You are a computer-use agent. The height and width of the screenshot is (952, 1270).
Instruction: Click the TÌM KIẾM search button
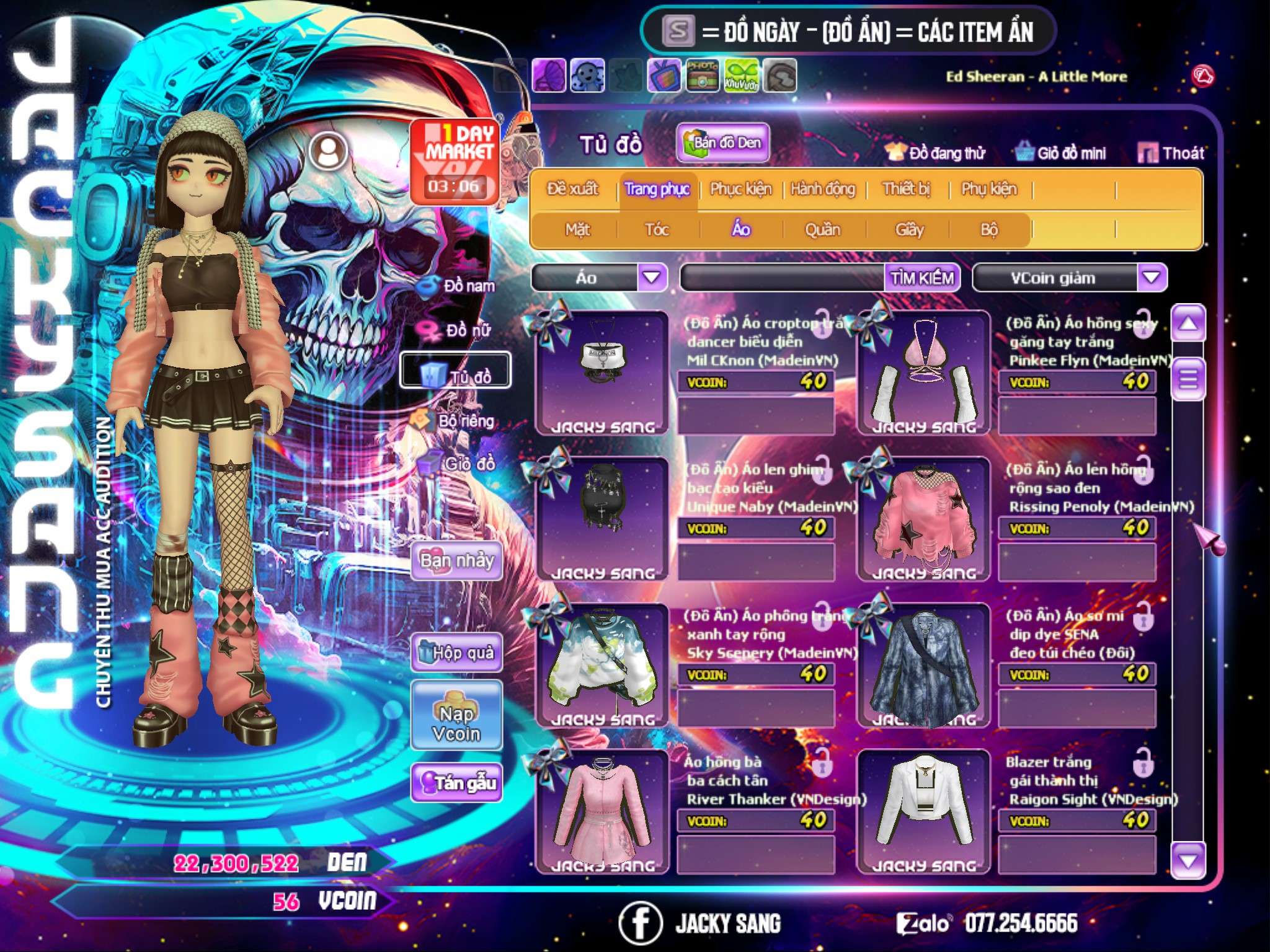click(x=921, y=278)
